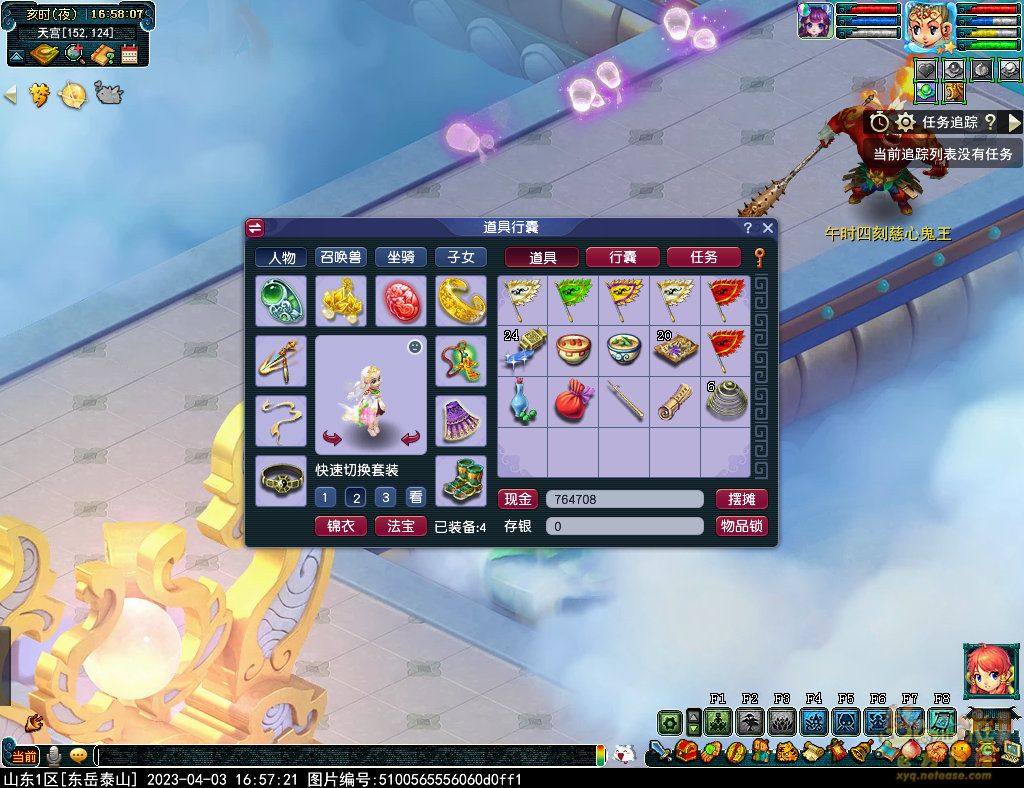Expand the 任务追踪 quest tracker arrow
Image resolution: width=1024 pixels, height=788 pixels.
[x=1013, y=122]
